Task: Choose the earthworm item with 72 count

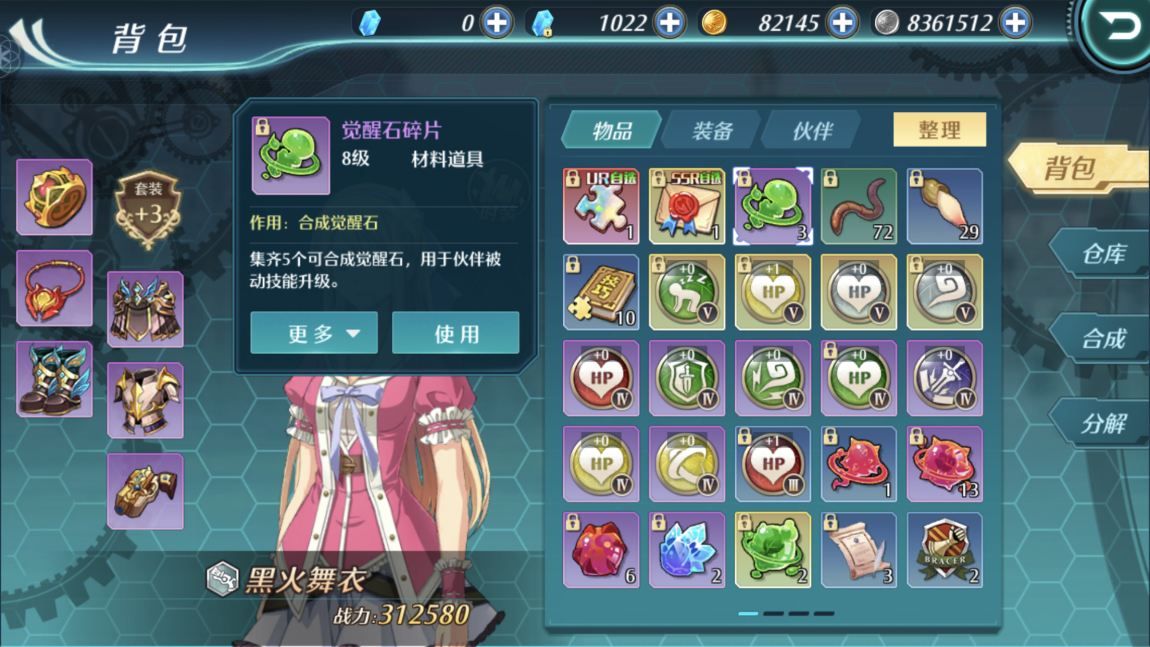Action: point(859,207)
